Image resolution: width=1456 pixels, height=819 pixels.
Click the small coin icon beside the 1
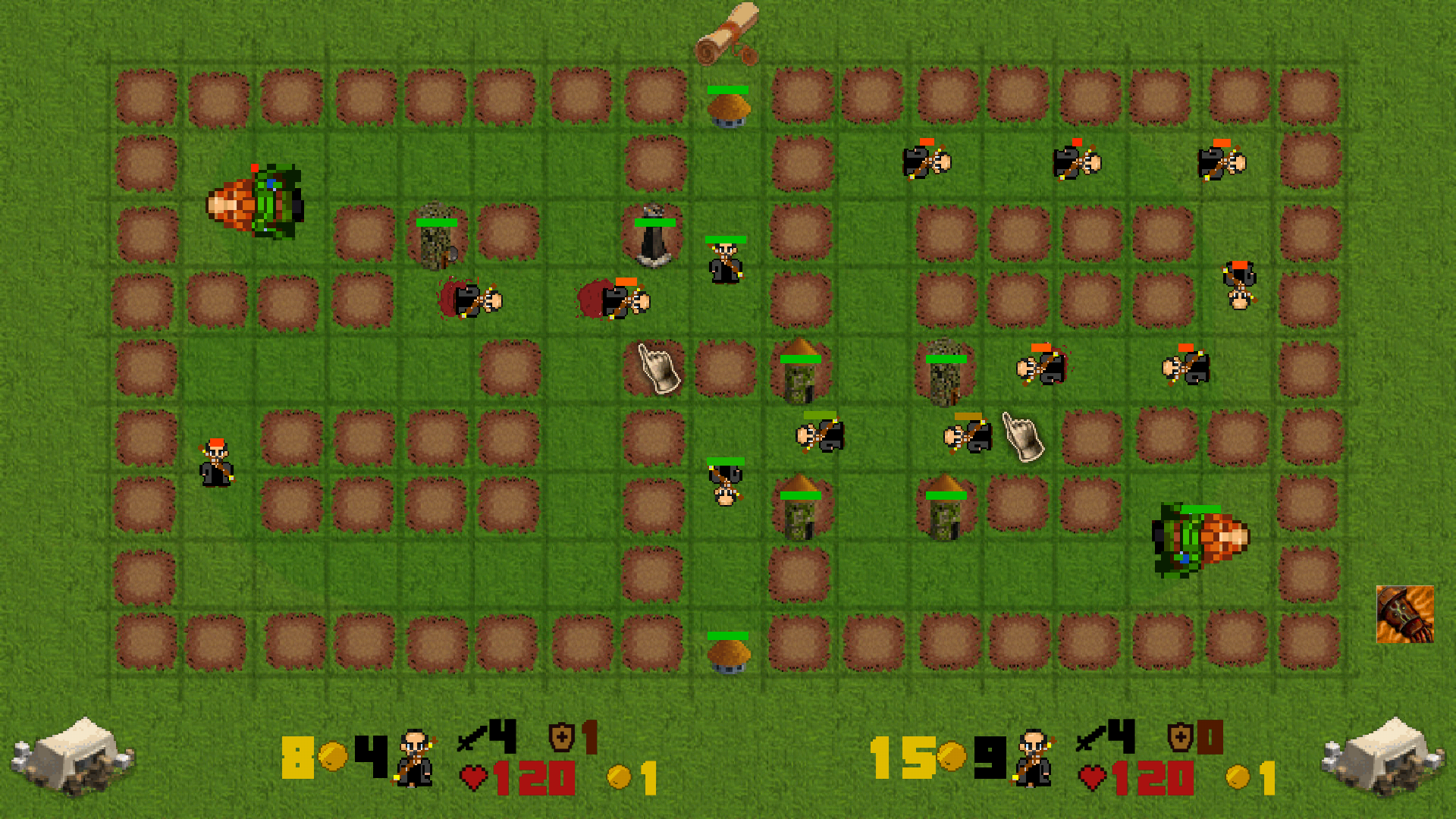(618, 775)
